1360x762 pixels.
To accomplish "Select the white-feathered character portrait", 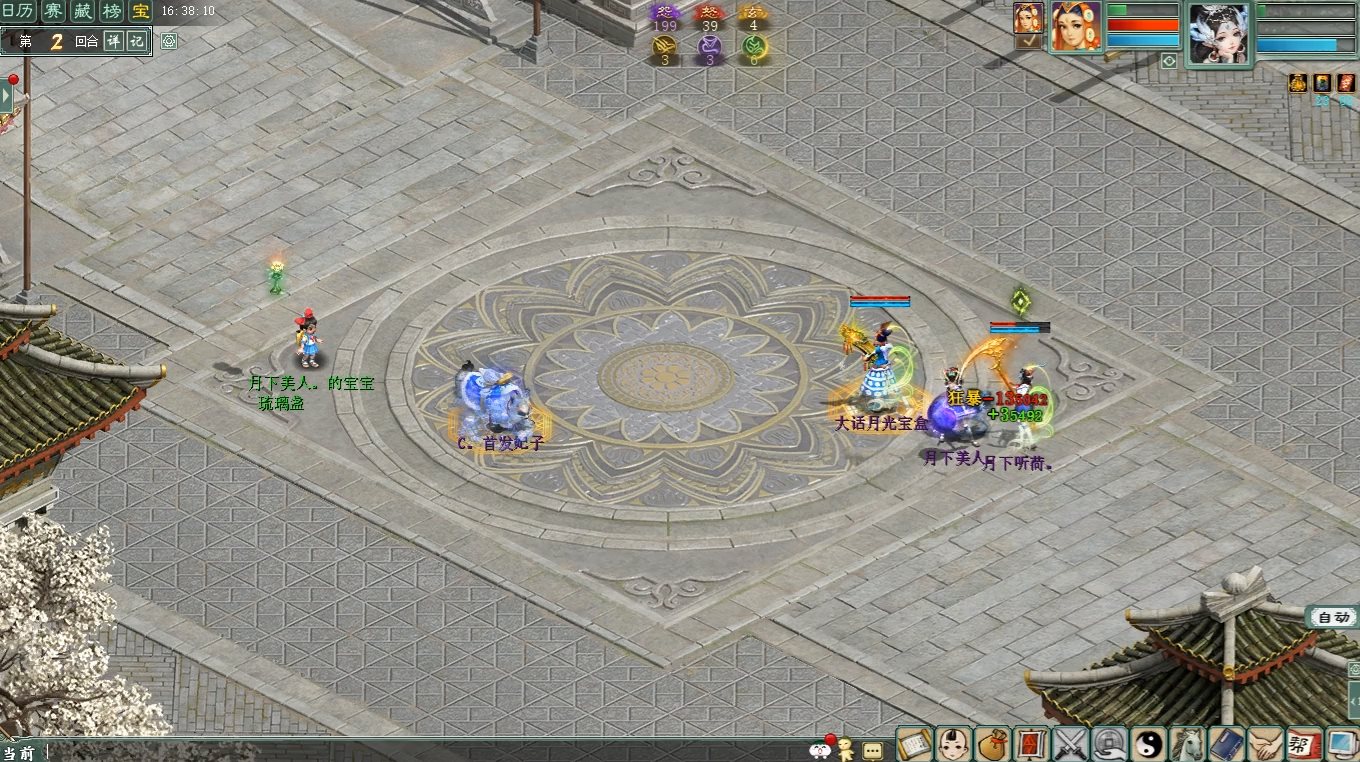I will pos(1218,34).
